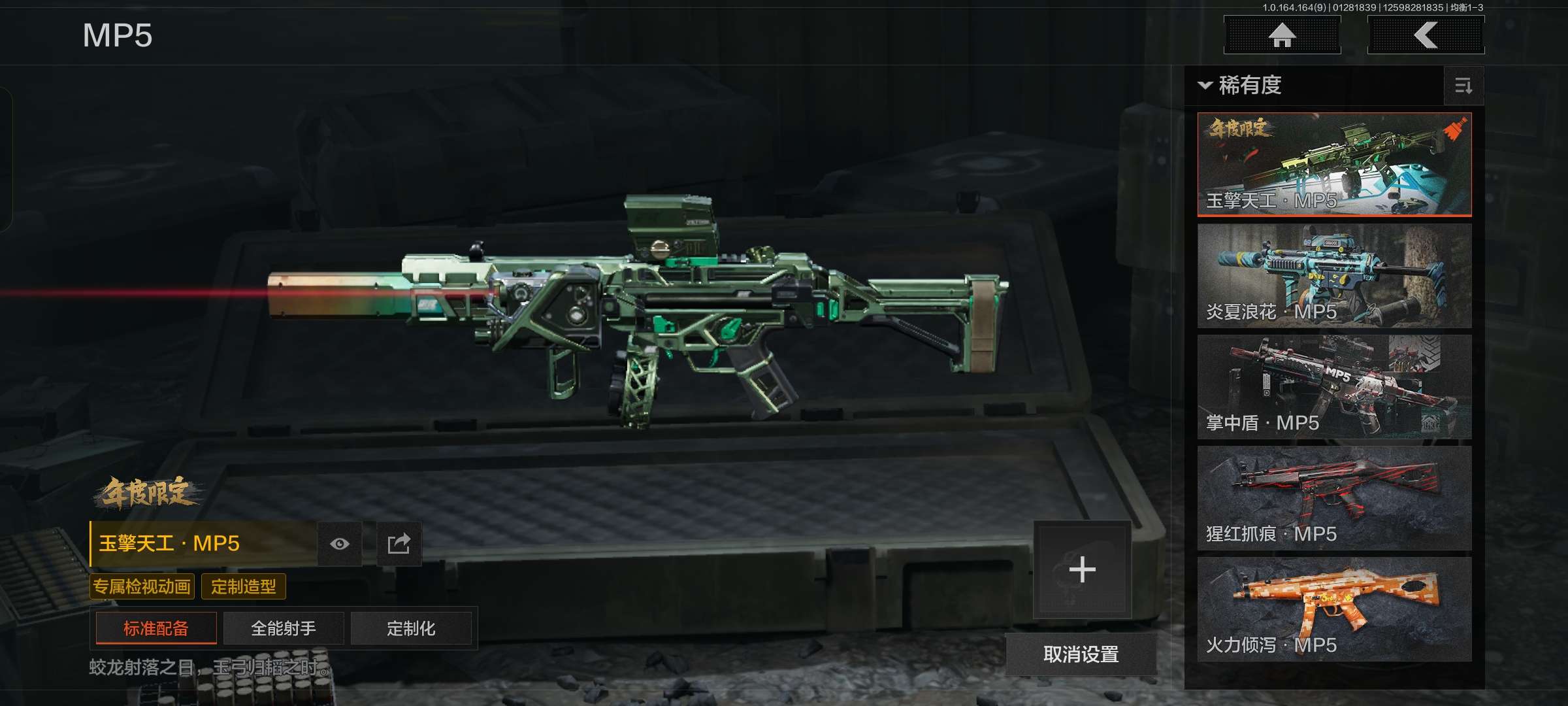Click the 取消设置 button
Viewport: 1568px width, 706px height.
tap(1081, 654)
